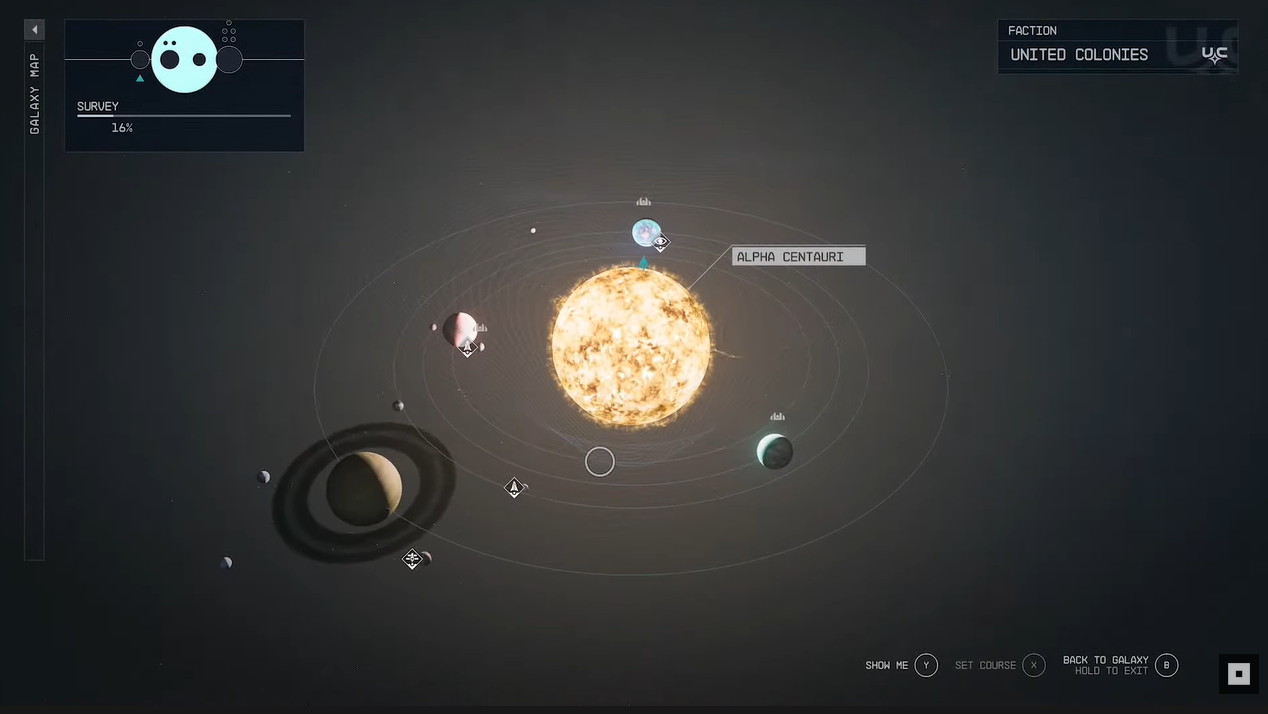Click the eye marker on the blue planet

coord(661,242)
